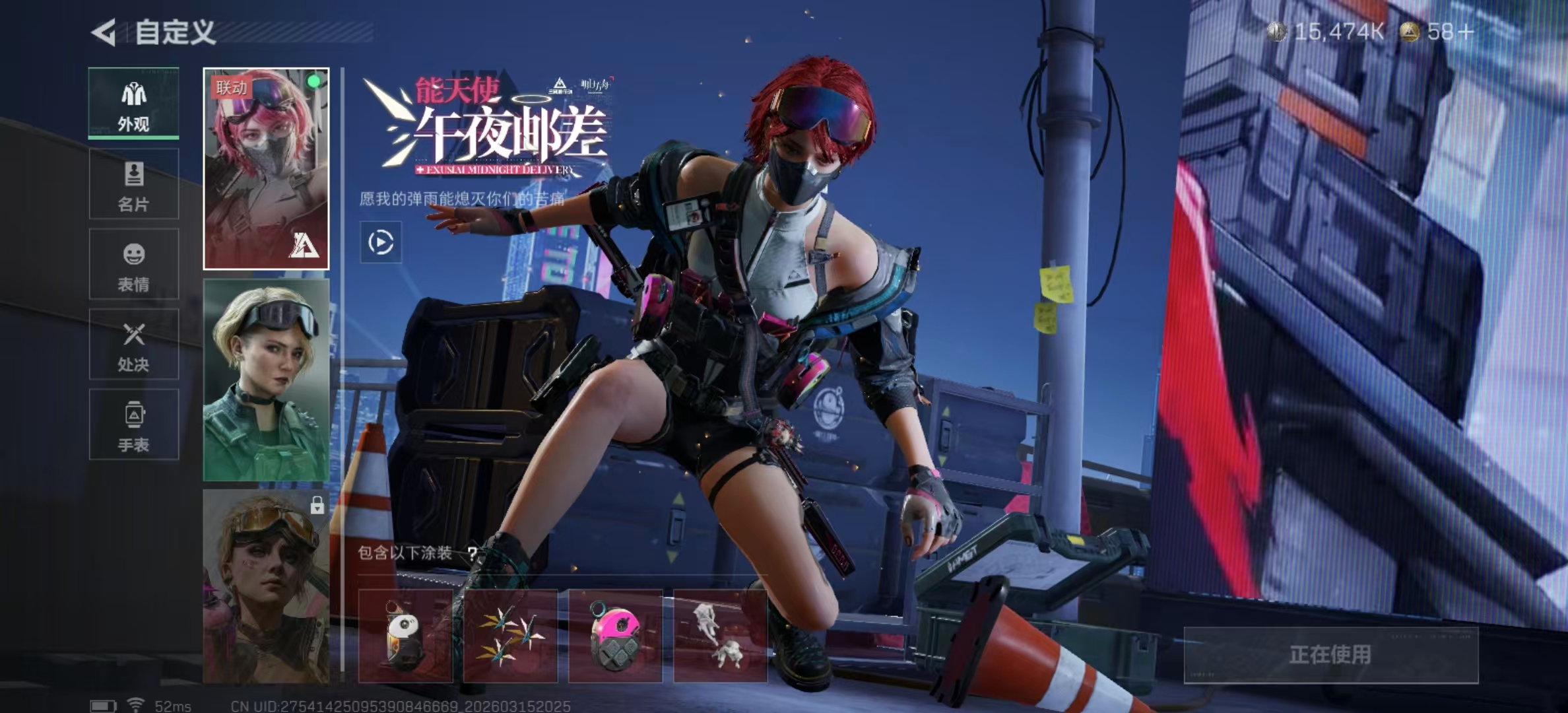Select the 外观 appearance tab

pos(134,104)
